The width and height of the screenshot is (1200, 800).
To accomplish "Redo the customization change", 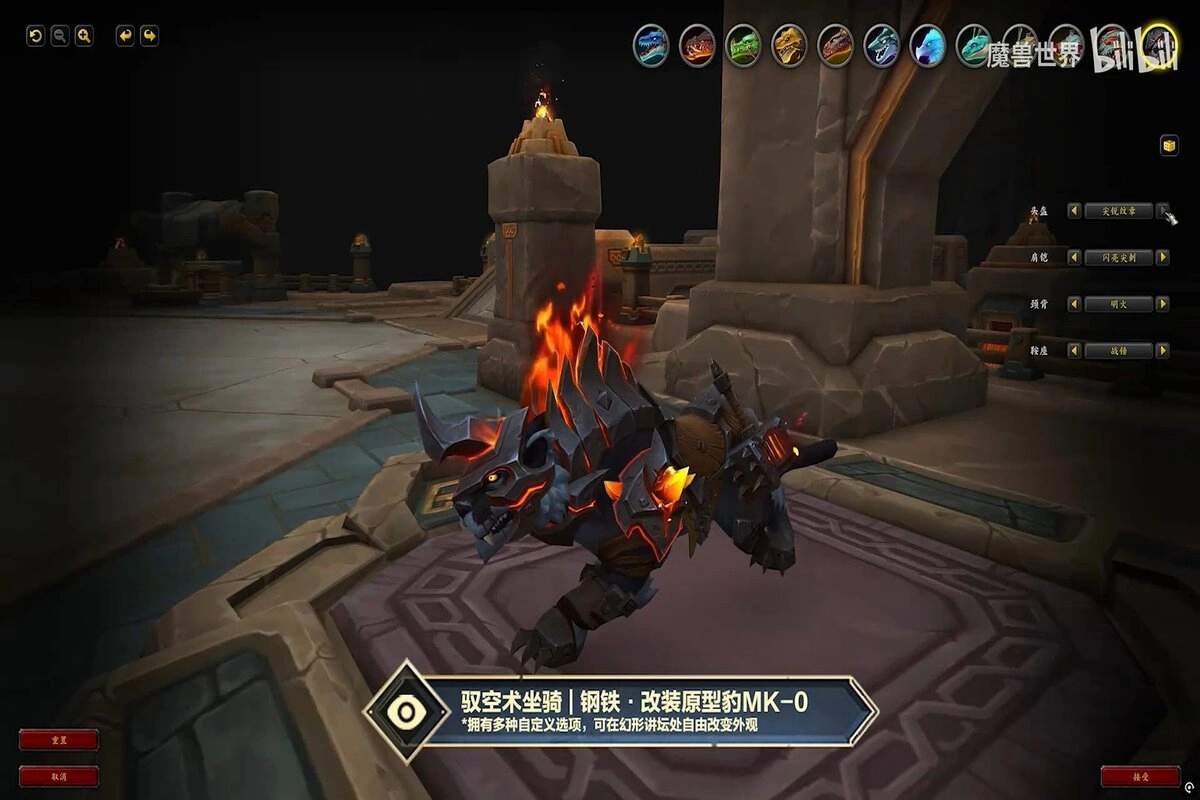I will 149,36.
